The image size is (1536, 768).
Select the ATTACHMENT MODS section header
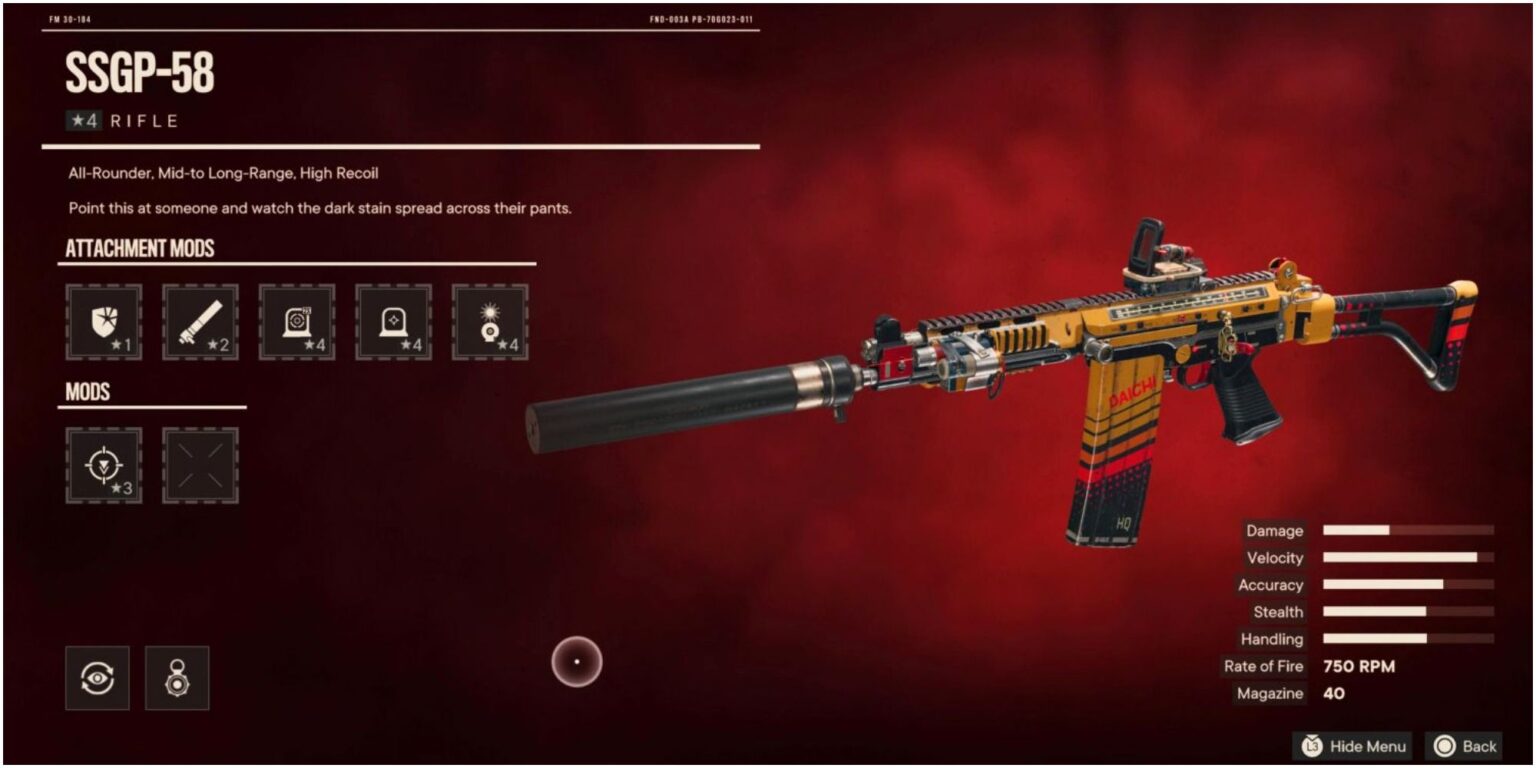140,247
